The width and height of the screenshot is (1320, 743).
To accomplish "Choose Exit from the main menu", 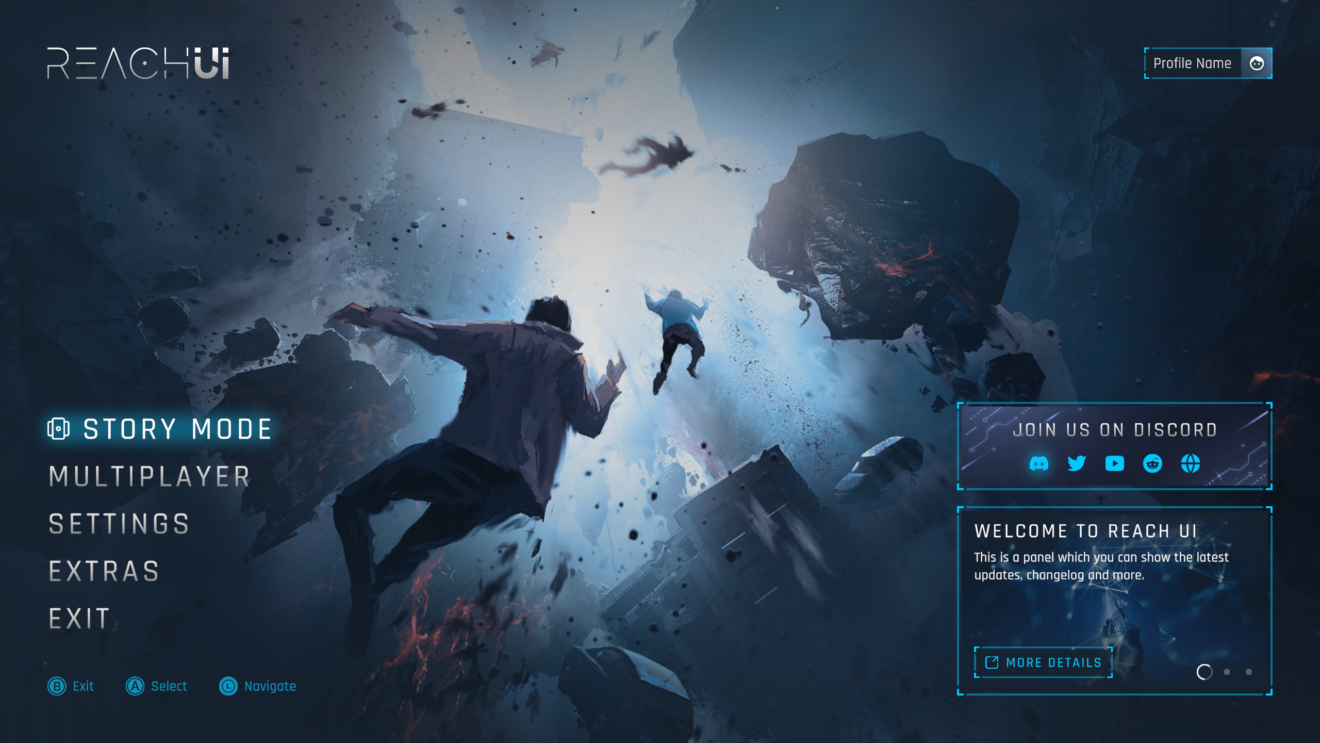I will click(79, 618).
